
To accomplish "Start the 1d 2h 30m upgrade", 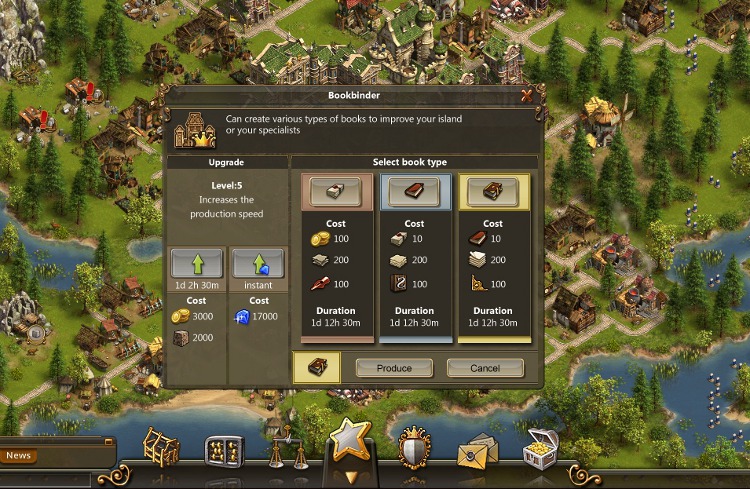I will (196, 264).
